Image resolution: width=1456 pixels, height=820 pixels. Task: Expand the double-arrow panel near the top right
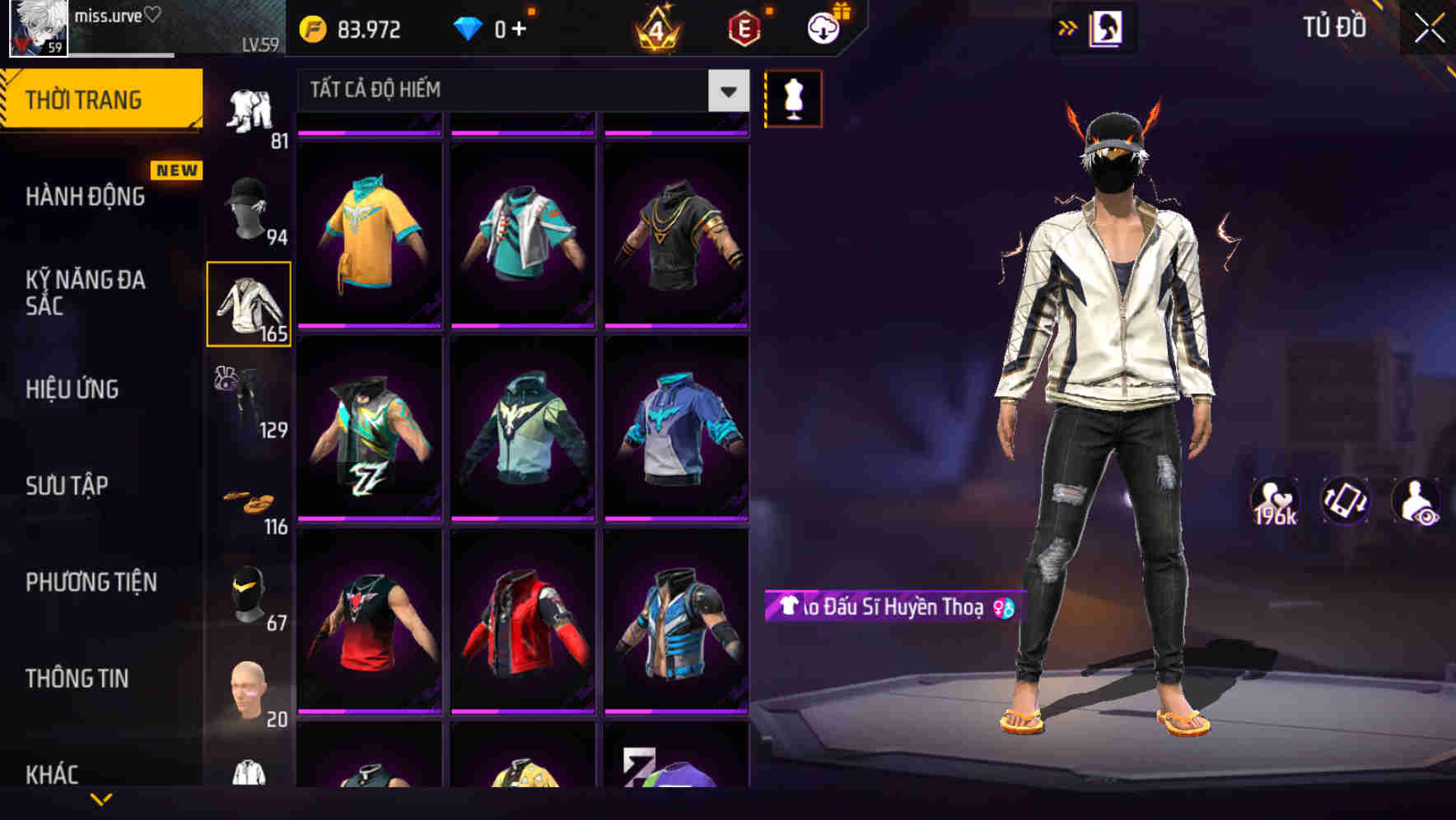click(1067, 27)
